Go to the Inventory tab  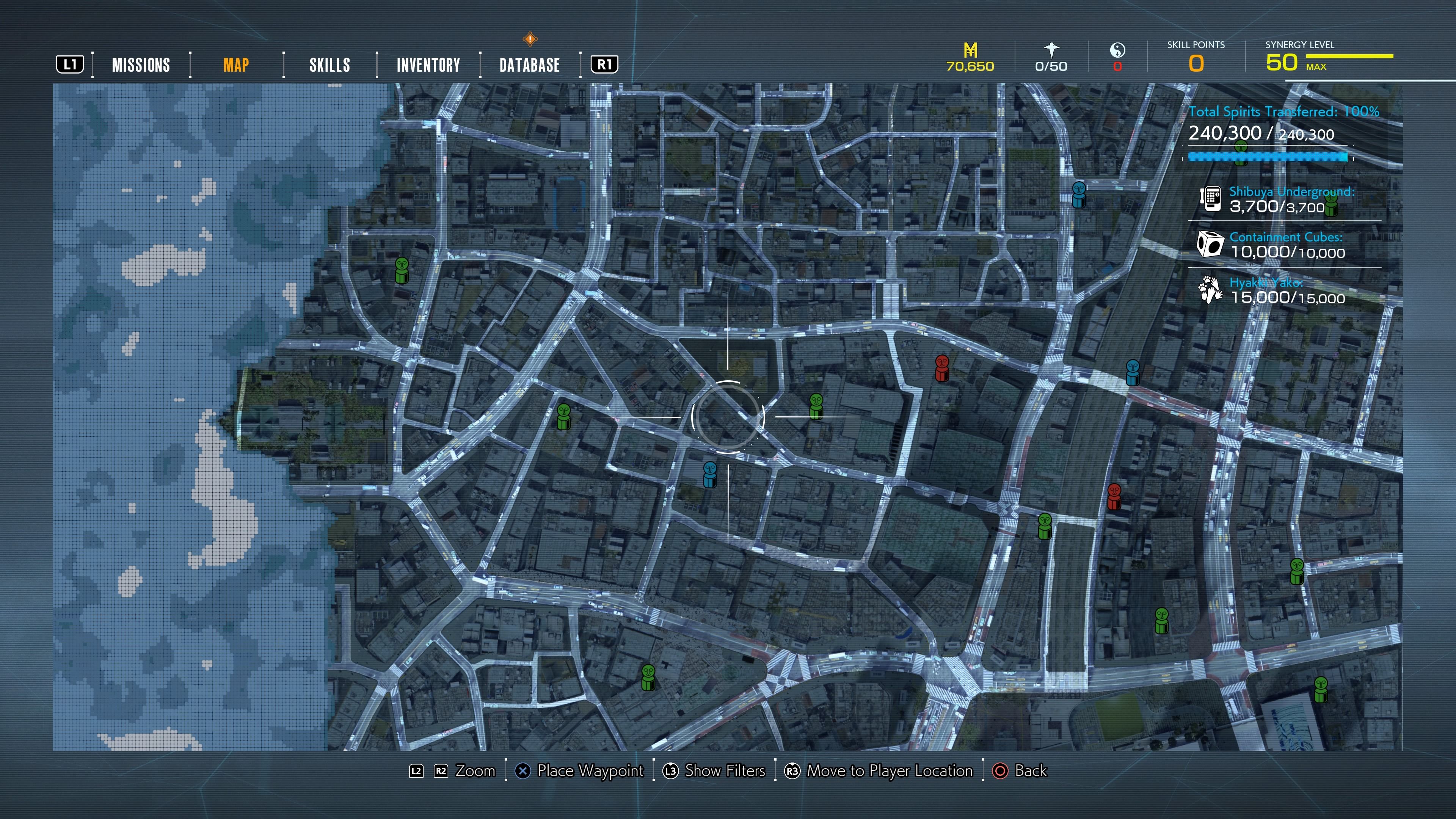428,65
